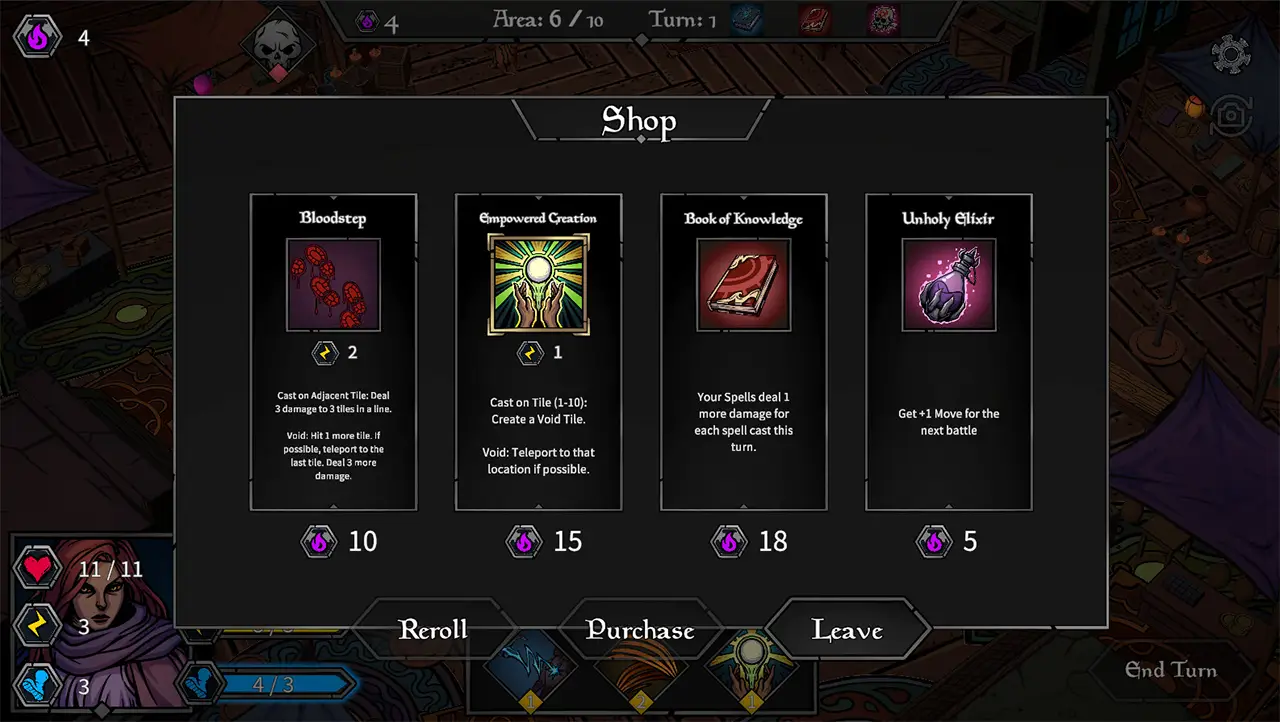Reroll the shop offerings
Viewport: 1280px width, 722px height.
tap(433, 630)
